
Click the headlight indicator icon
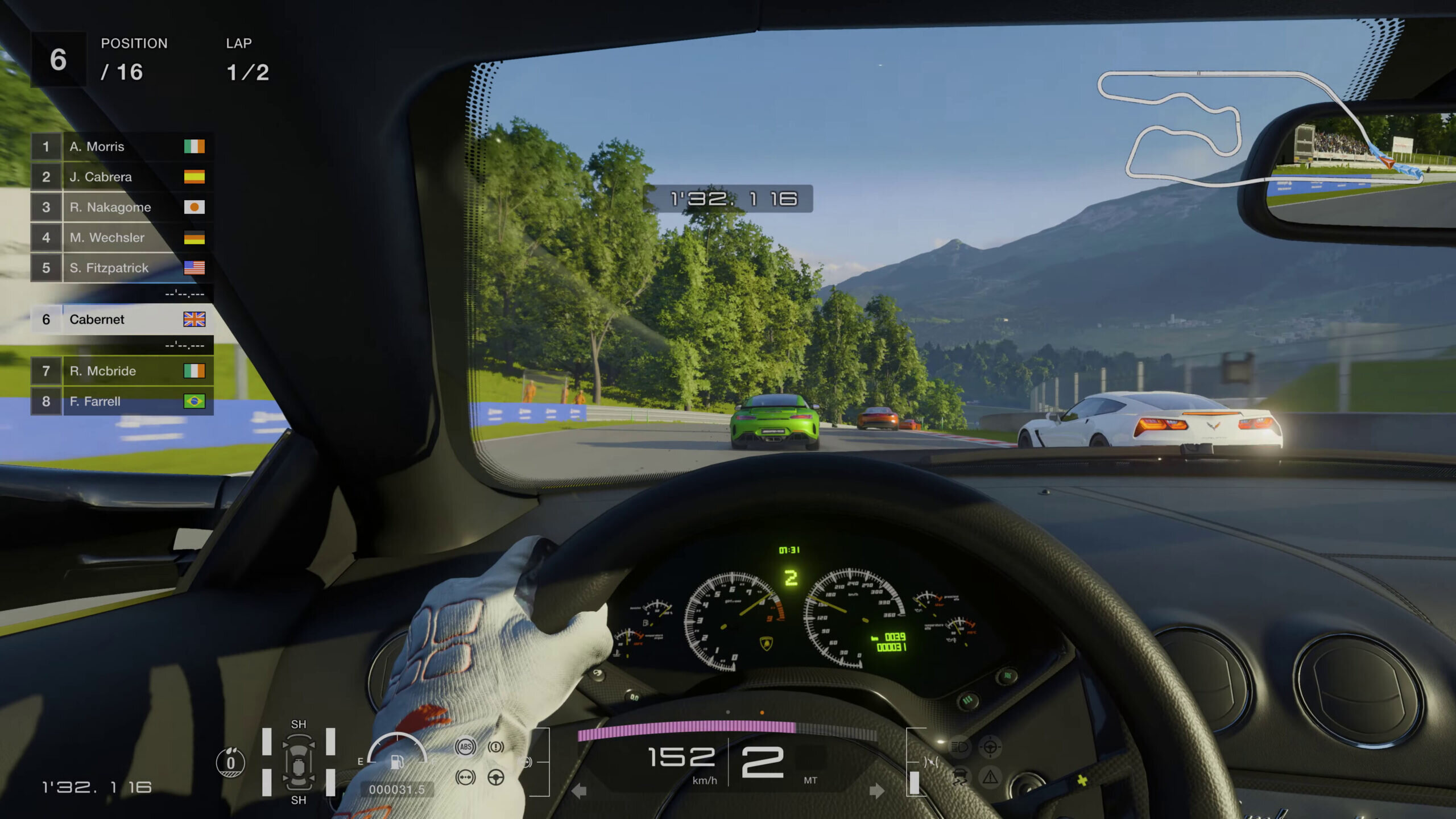(960, 747)
